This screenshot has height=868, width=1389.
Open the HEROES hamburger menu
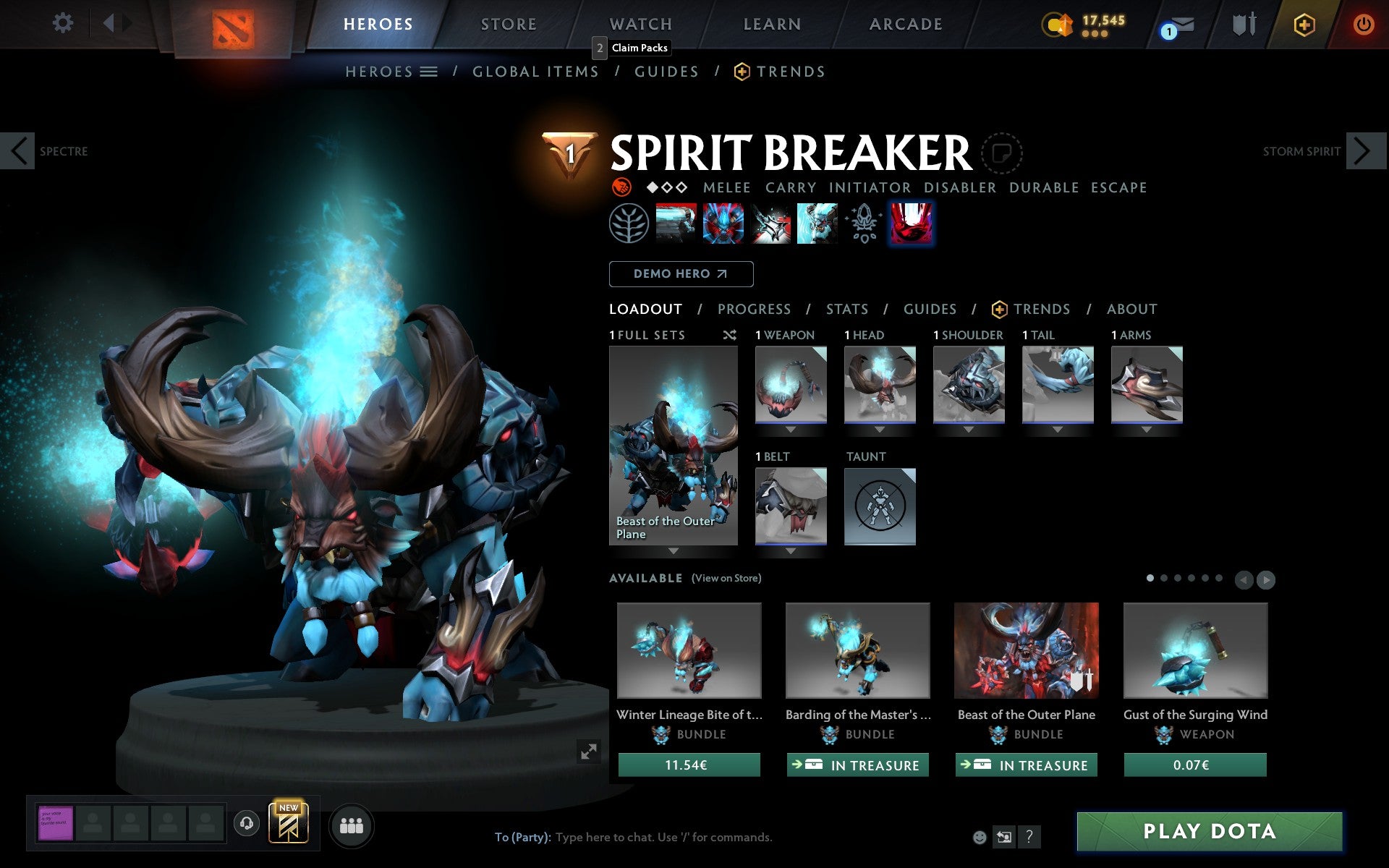[428, 71]
